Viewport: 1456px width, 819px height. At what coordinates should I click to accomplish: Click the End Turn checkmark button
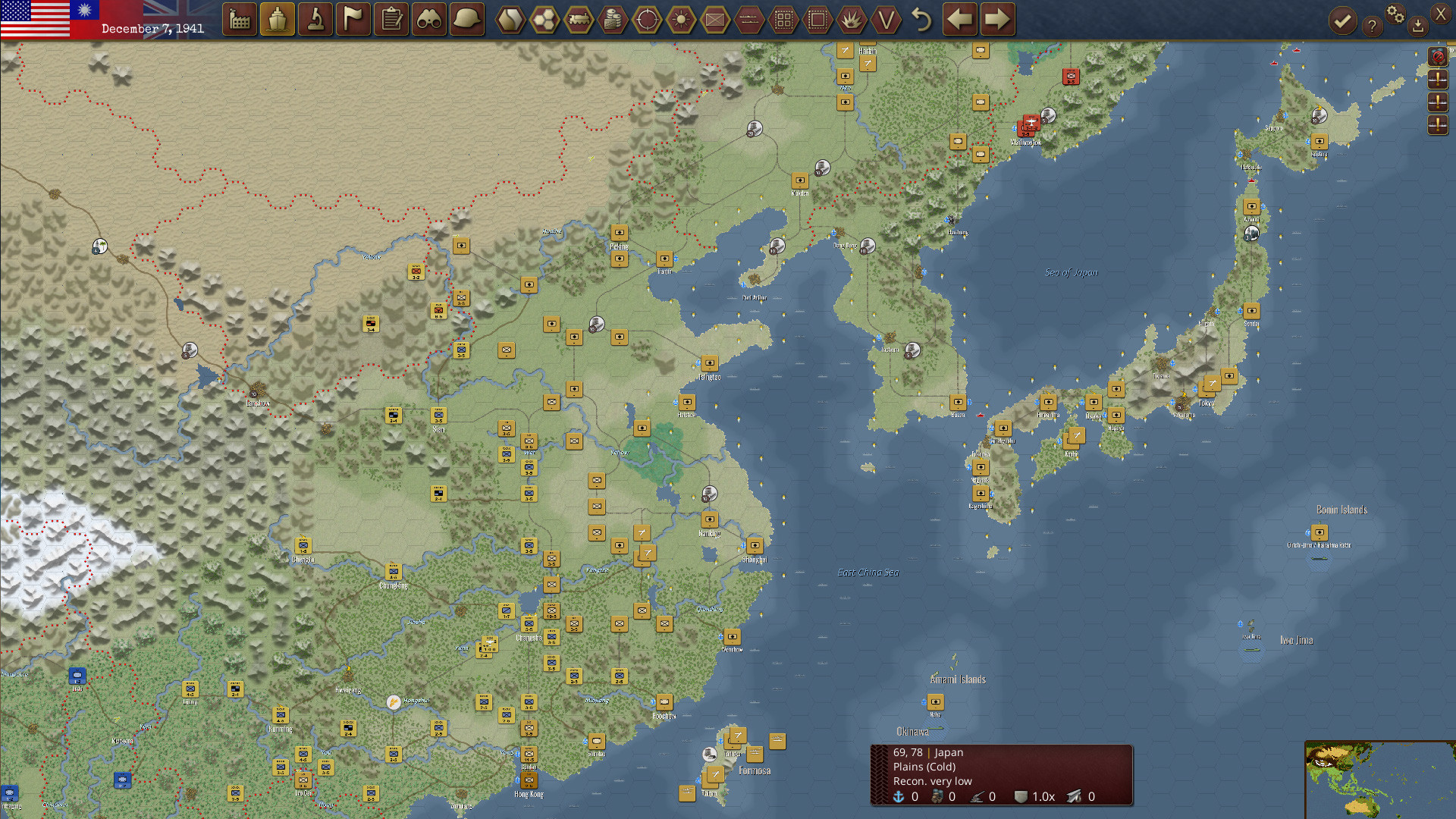click(1342, 20)
